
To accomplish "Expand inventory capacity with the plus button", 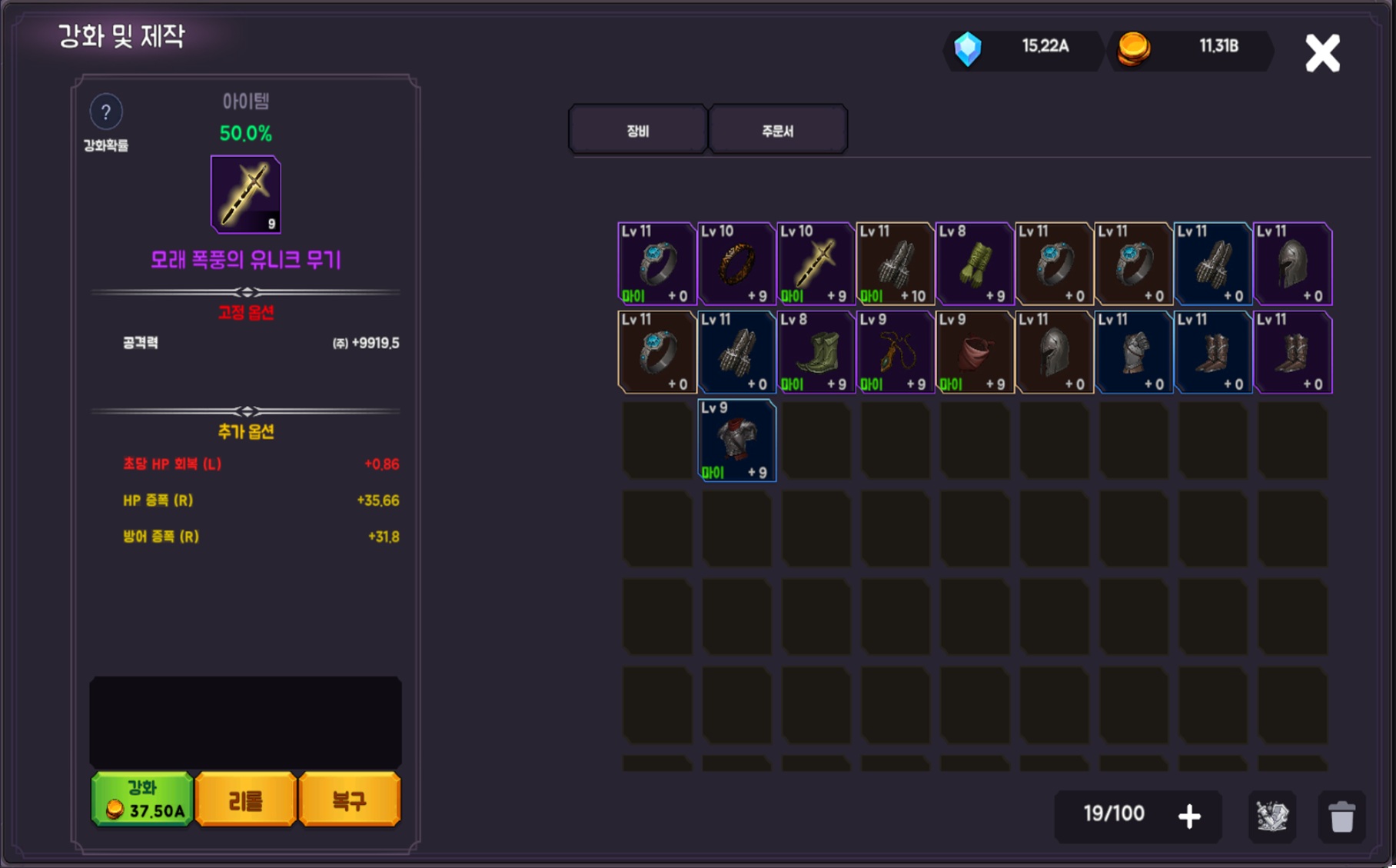I will (1189, 816).
